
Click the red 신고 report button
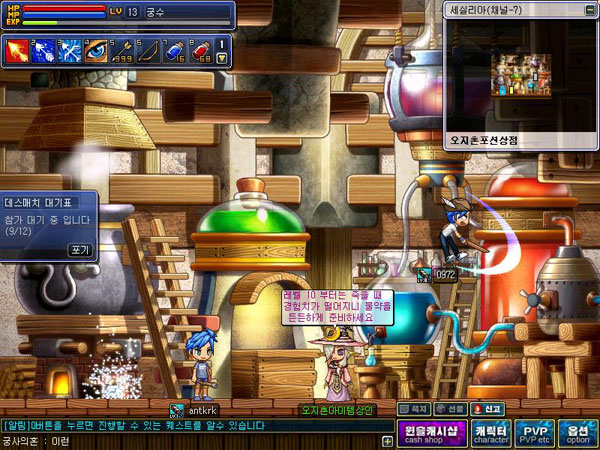(491, 409)
